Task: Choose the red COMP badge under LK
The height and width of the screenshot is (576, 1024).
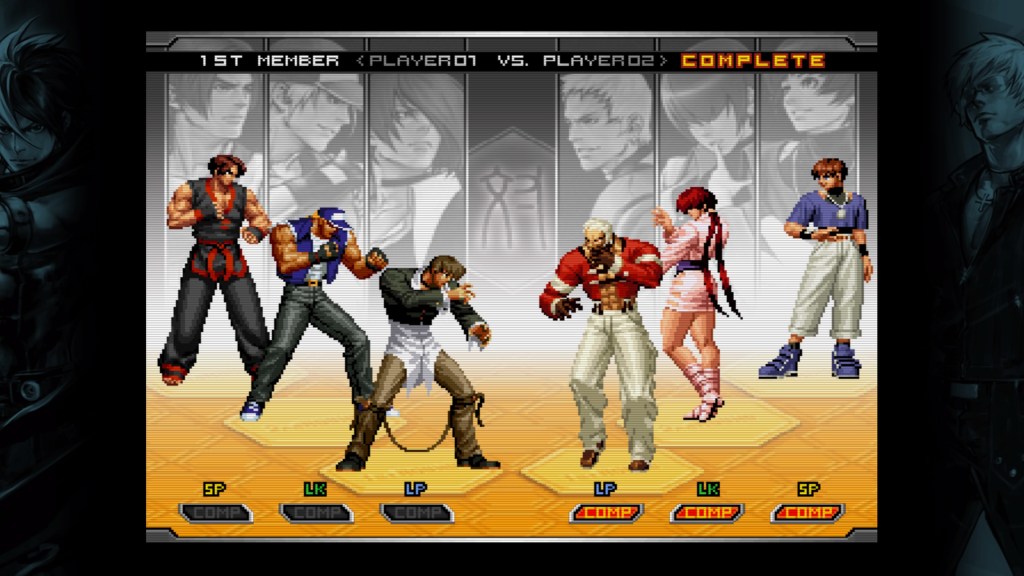Action: 707,513
